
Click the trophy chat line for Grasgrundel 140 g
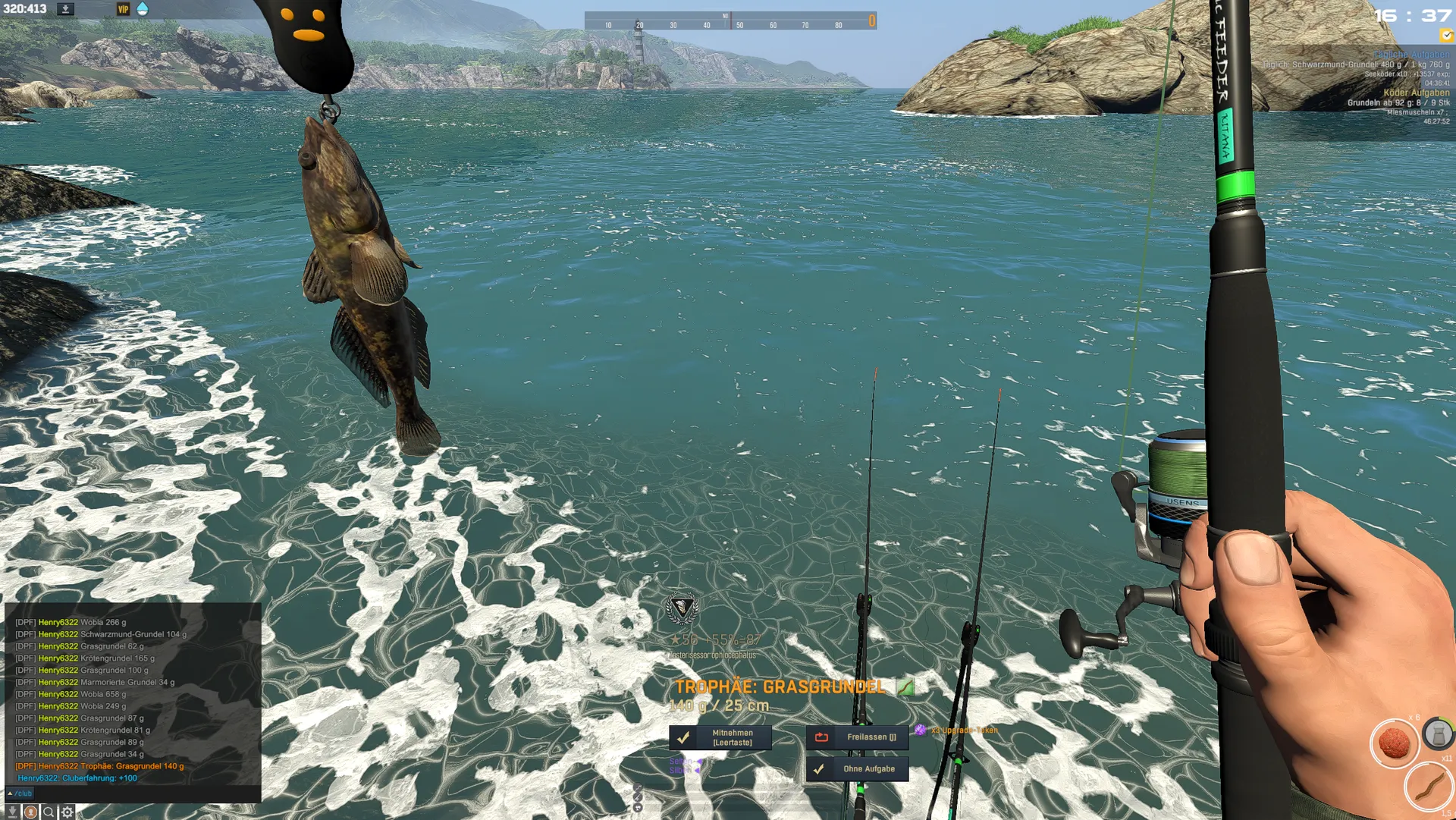(x=100, y=766)
